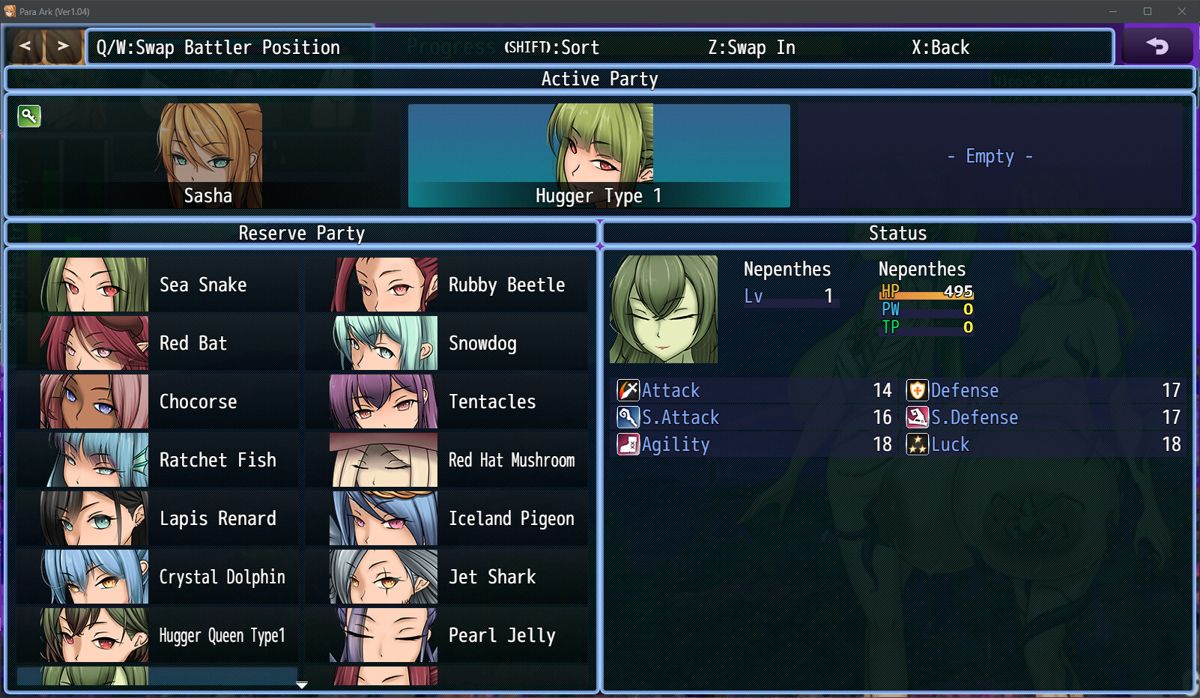Select the Empty active party slot
Viewport: 1200px width, 698px height.
989,156
